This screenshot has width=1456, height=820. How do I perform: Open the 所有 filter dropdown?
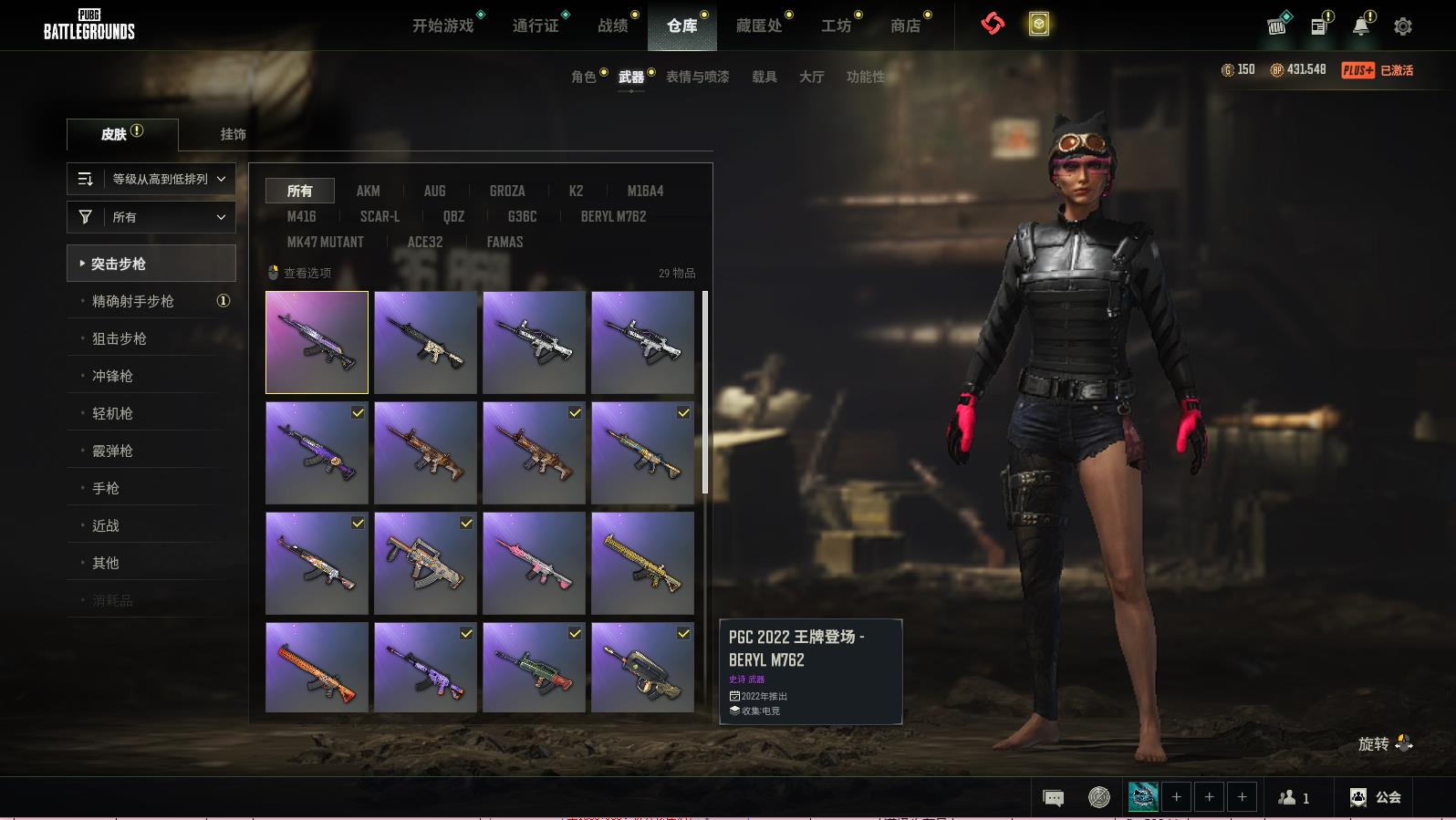coord(151,217)
